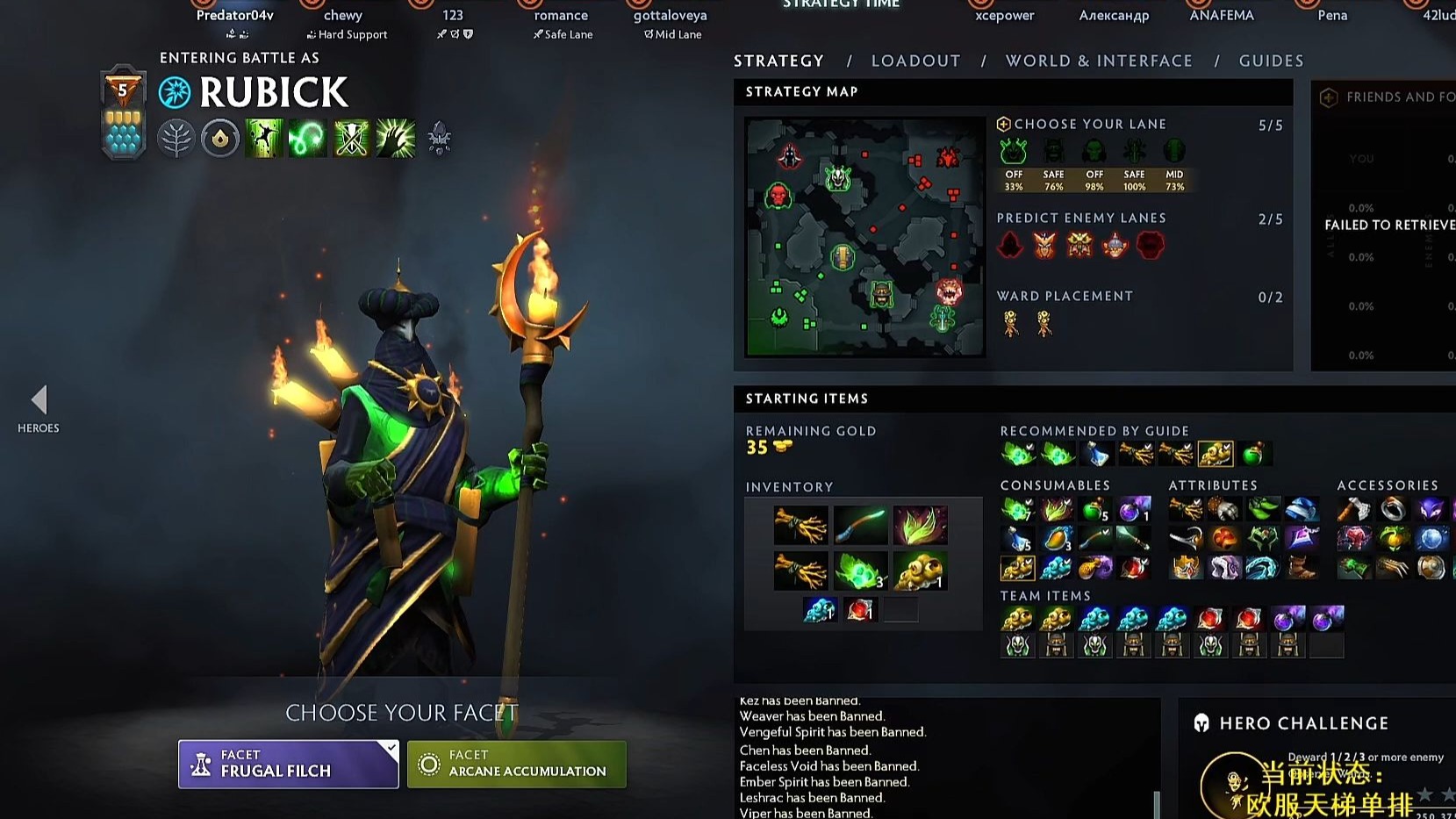Choose the Arcane Accumulation facet
Screen dimensions: 1456x819
(516, 764)
